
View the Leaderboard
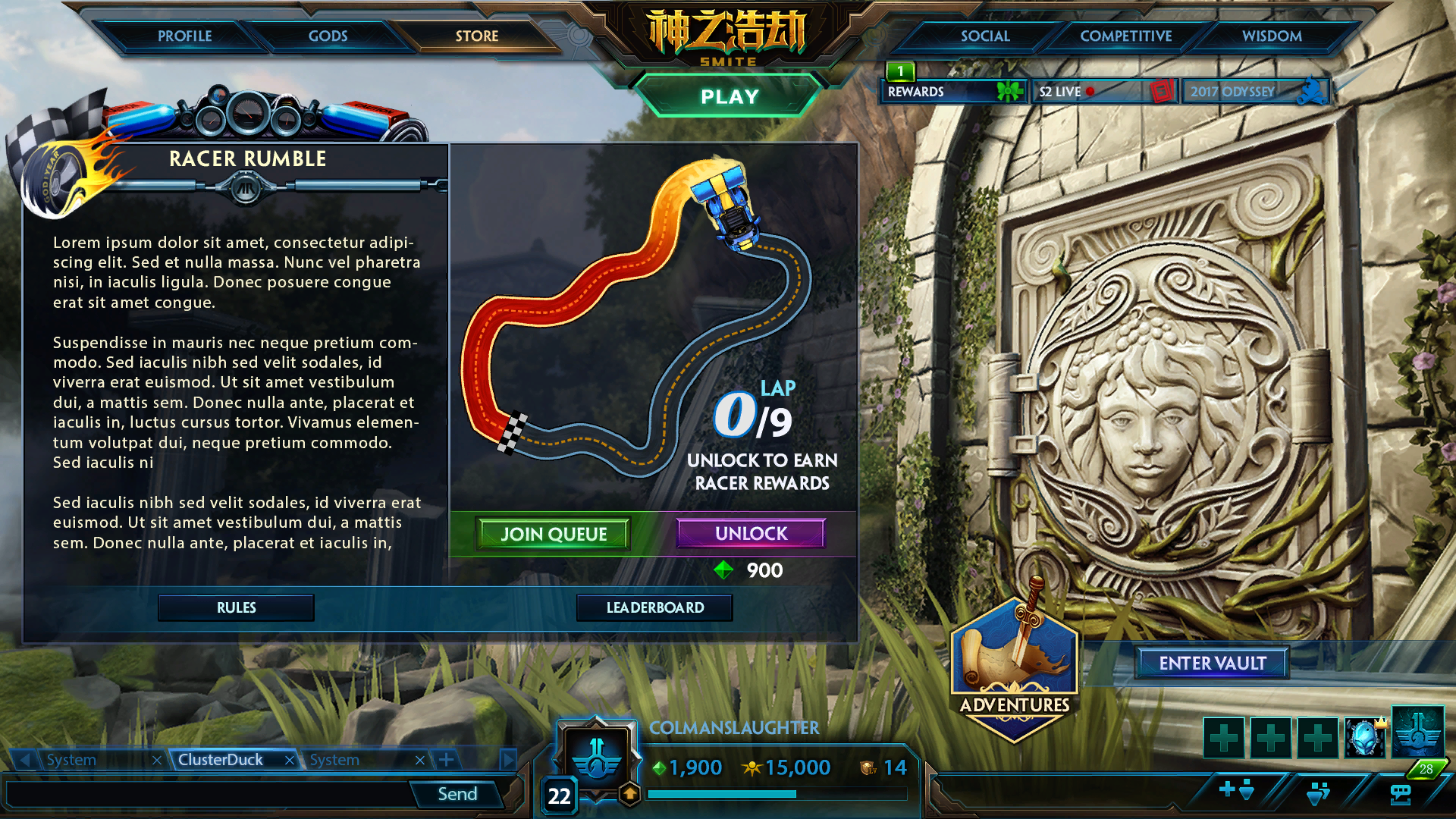tap(654, 607)
